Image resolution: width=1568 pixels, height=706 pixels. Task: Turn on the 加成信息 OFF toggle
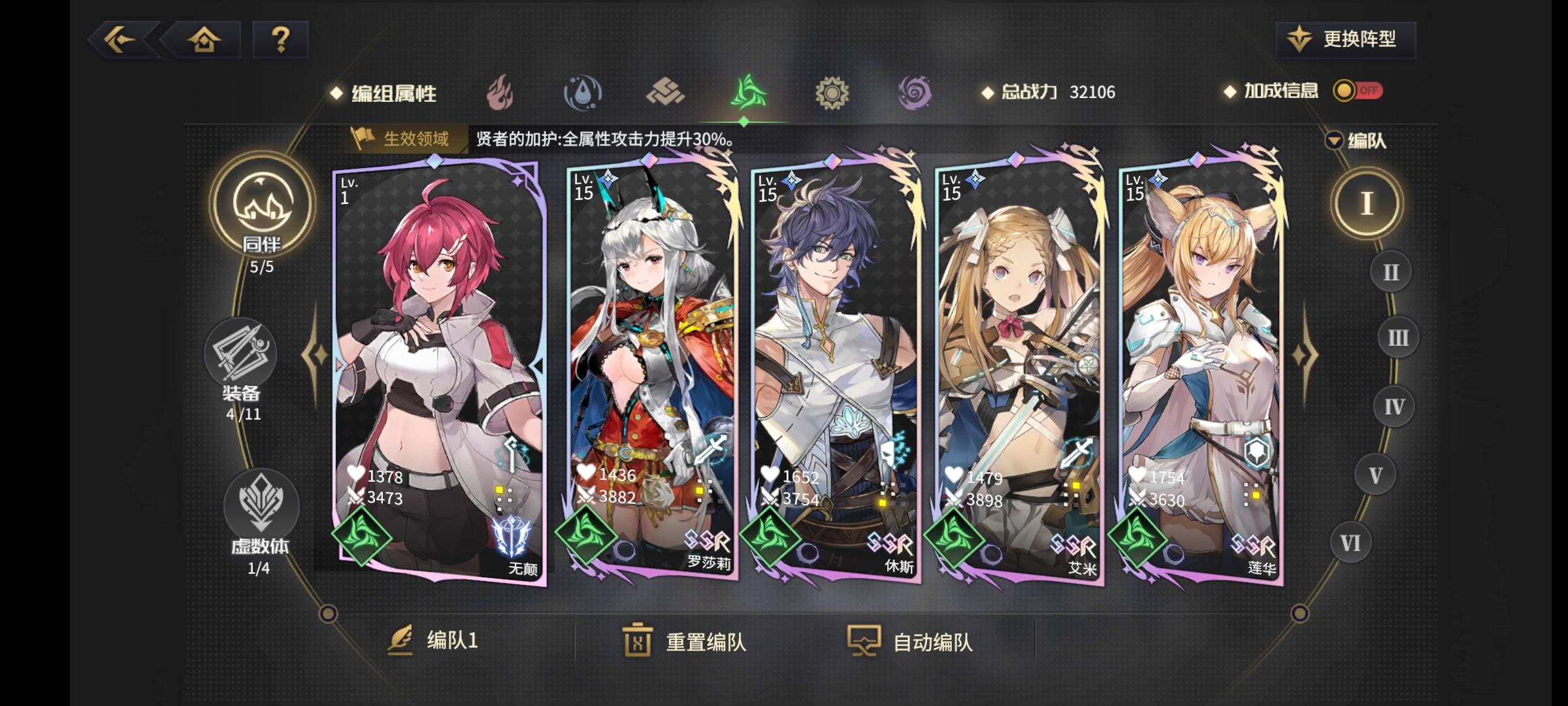coord(1360,92)
